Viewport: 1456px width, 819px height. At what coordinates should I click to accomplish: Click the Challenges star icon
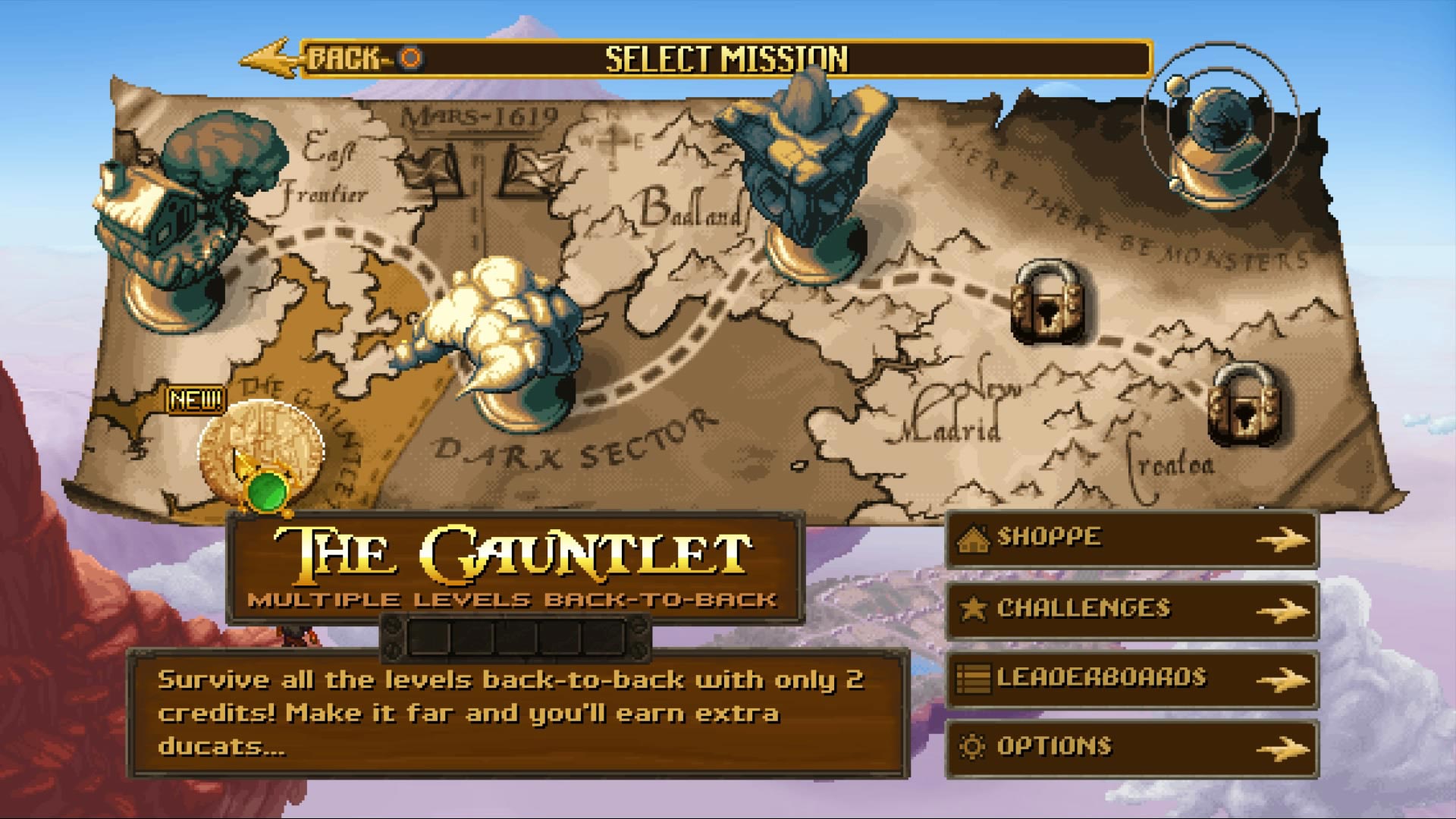[x=974, y=608]
